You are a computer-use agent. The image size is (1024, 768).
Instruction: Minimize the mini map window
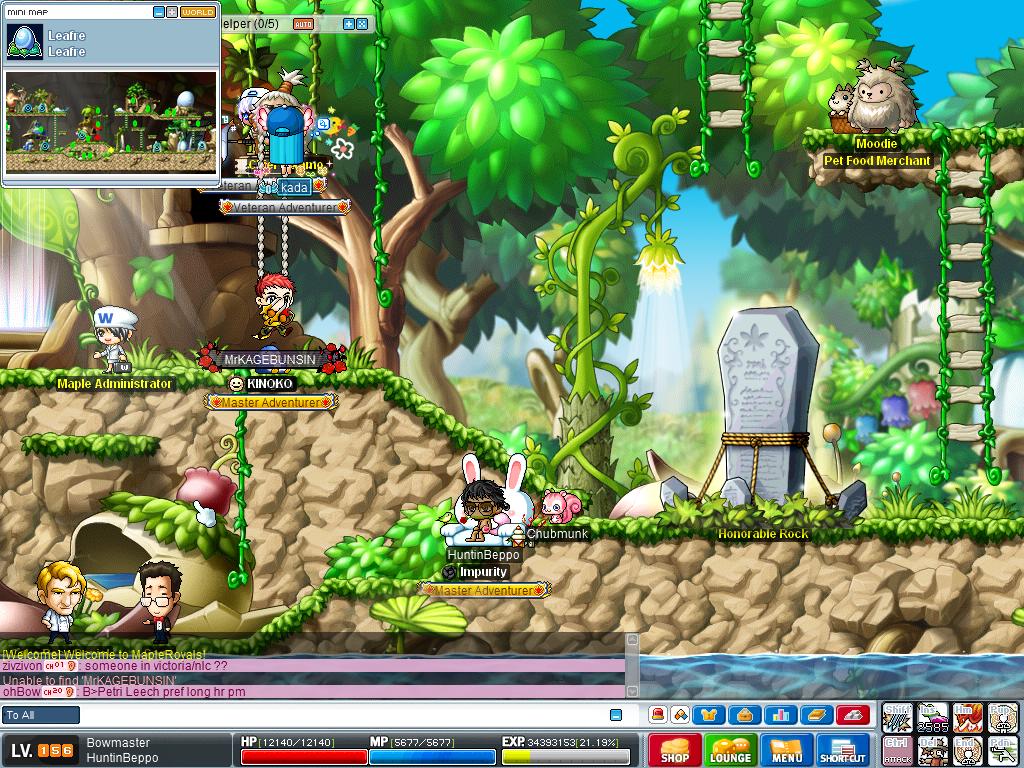tap(158, 12)
